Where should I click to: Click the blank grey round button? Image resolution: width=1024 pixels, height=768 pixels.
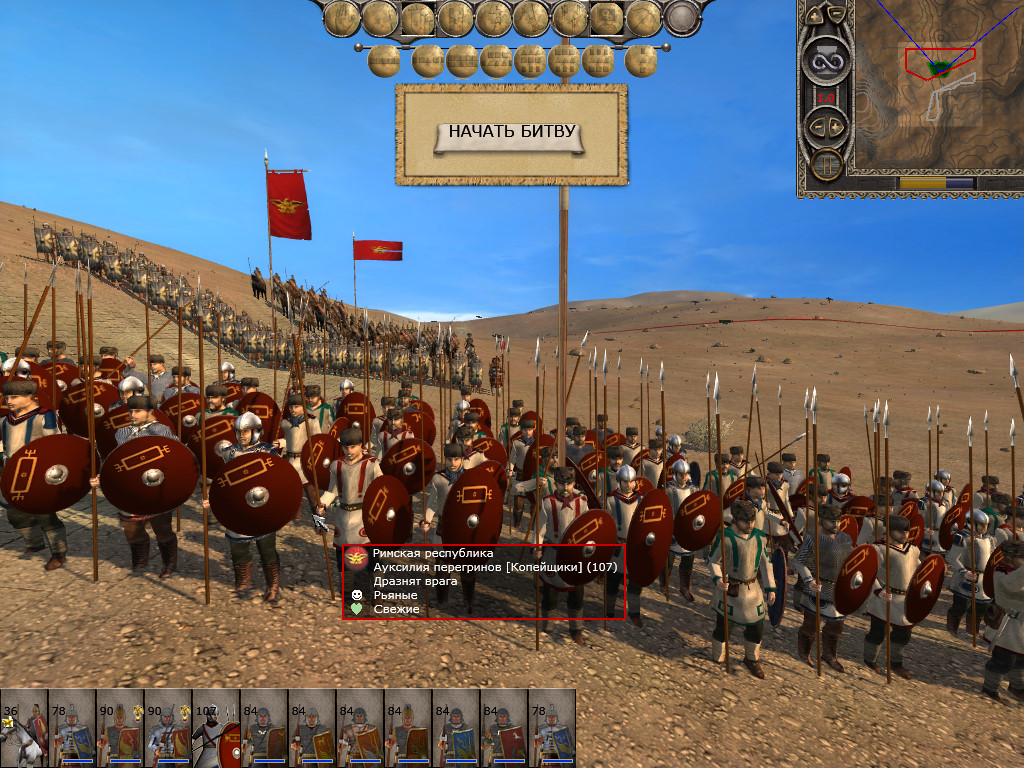pyautogui.click(x=681, y=17)
